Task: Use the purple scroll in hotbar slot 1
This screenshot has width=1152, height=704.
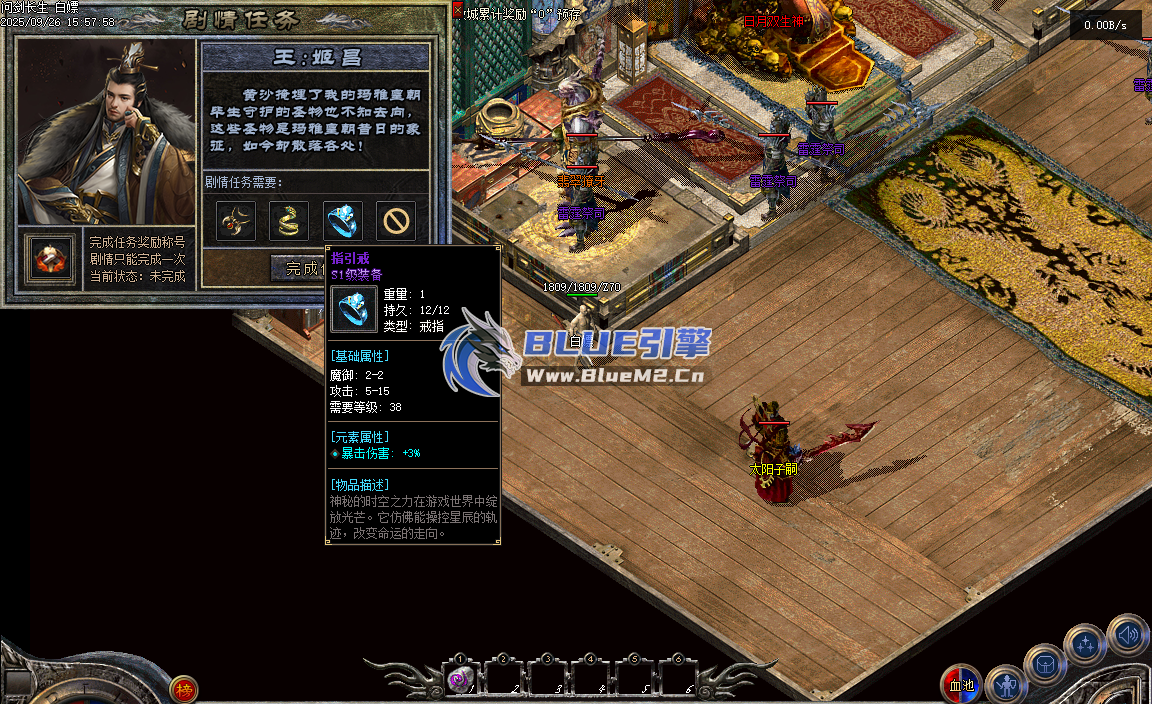Action: click(460, 680)
